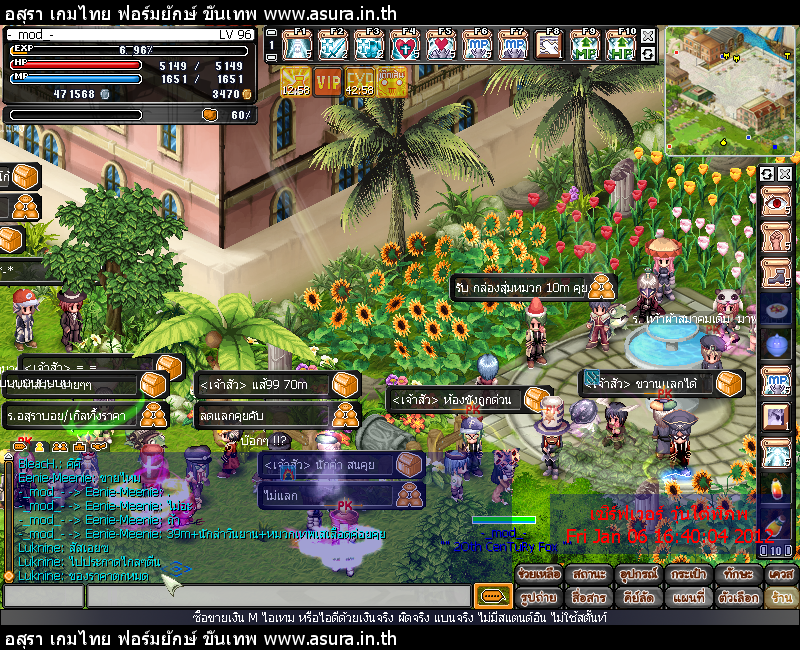Click the VIP buff icon
This screenshot has height=650, width=800.
[328, 82]
